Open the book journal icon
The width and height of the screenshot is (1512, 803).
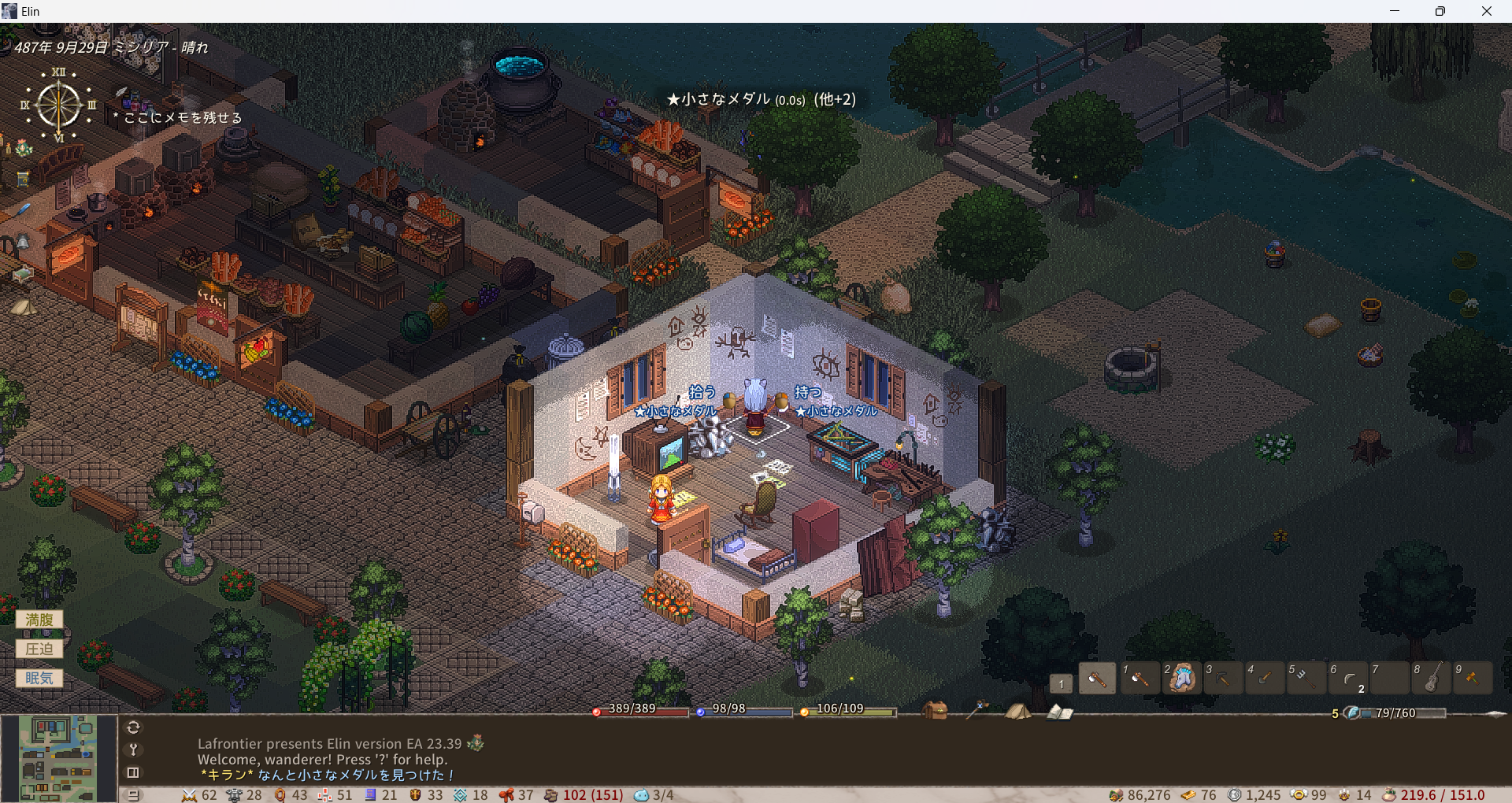(x=1059, y=712)
